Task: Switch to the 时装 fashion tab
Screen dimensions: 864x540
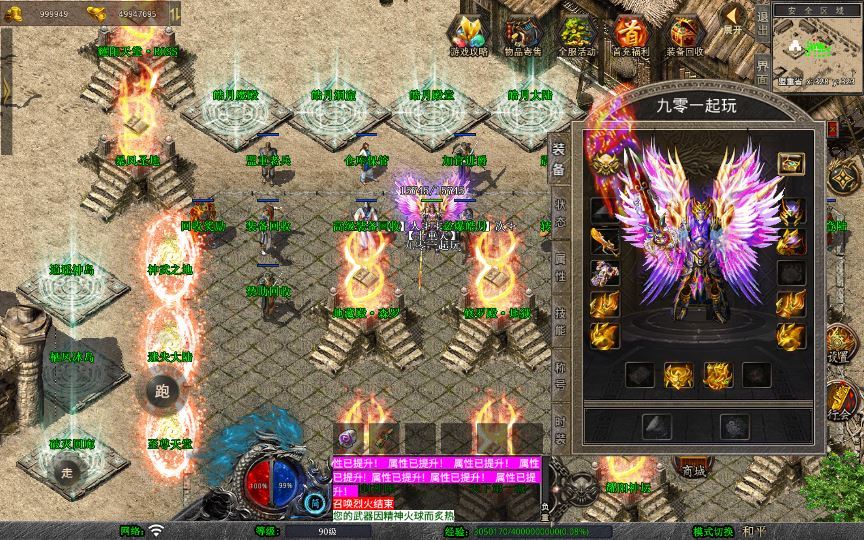Action: pos(559,427)
